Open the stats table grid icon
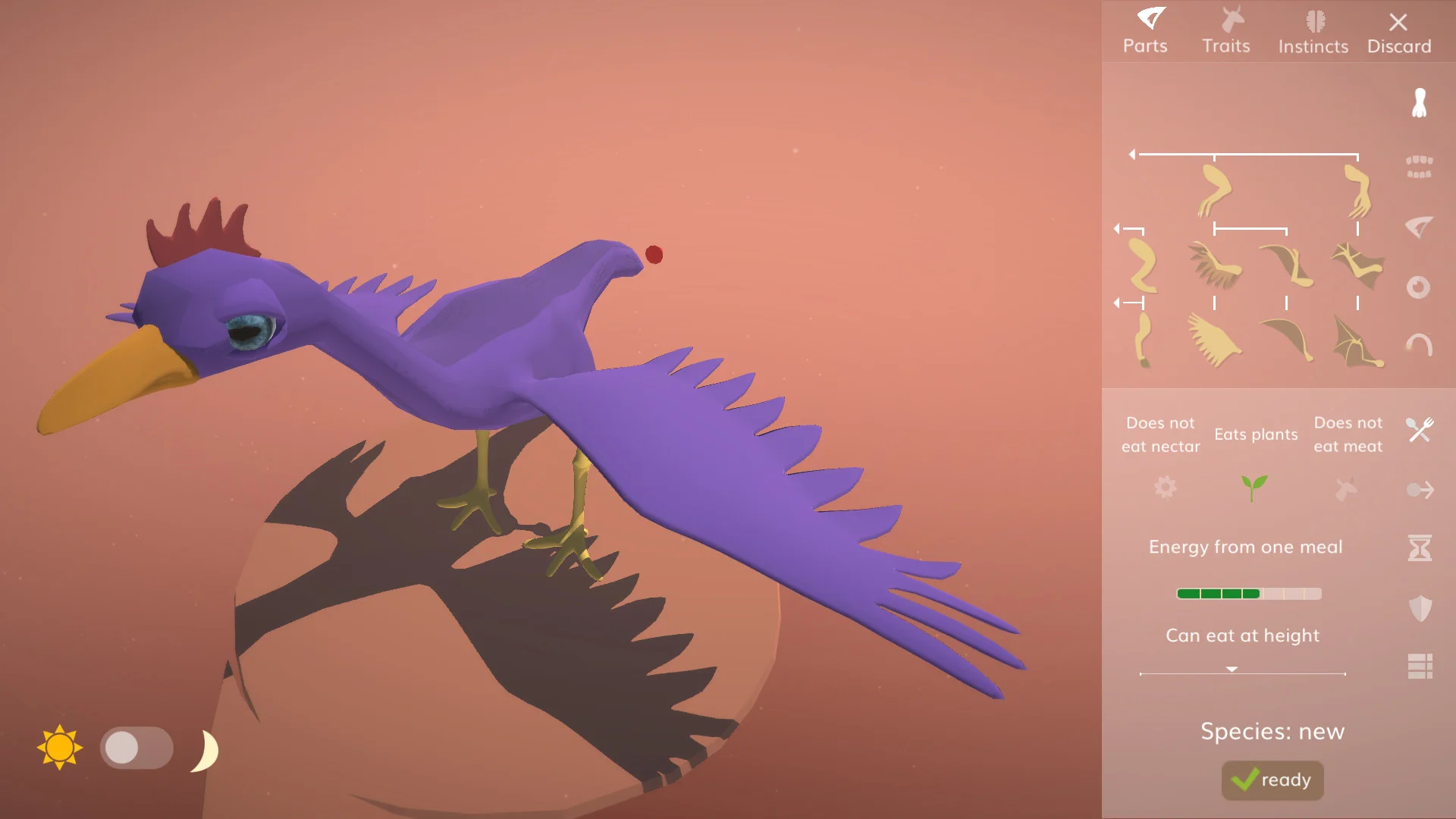The image size is (1456, 819). click(x=1420, y=667)
